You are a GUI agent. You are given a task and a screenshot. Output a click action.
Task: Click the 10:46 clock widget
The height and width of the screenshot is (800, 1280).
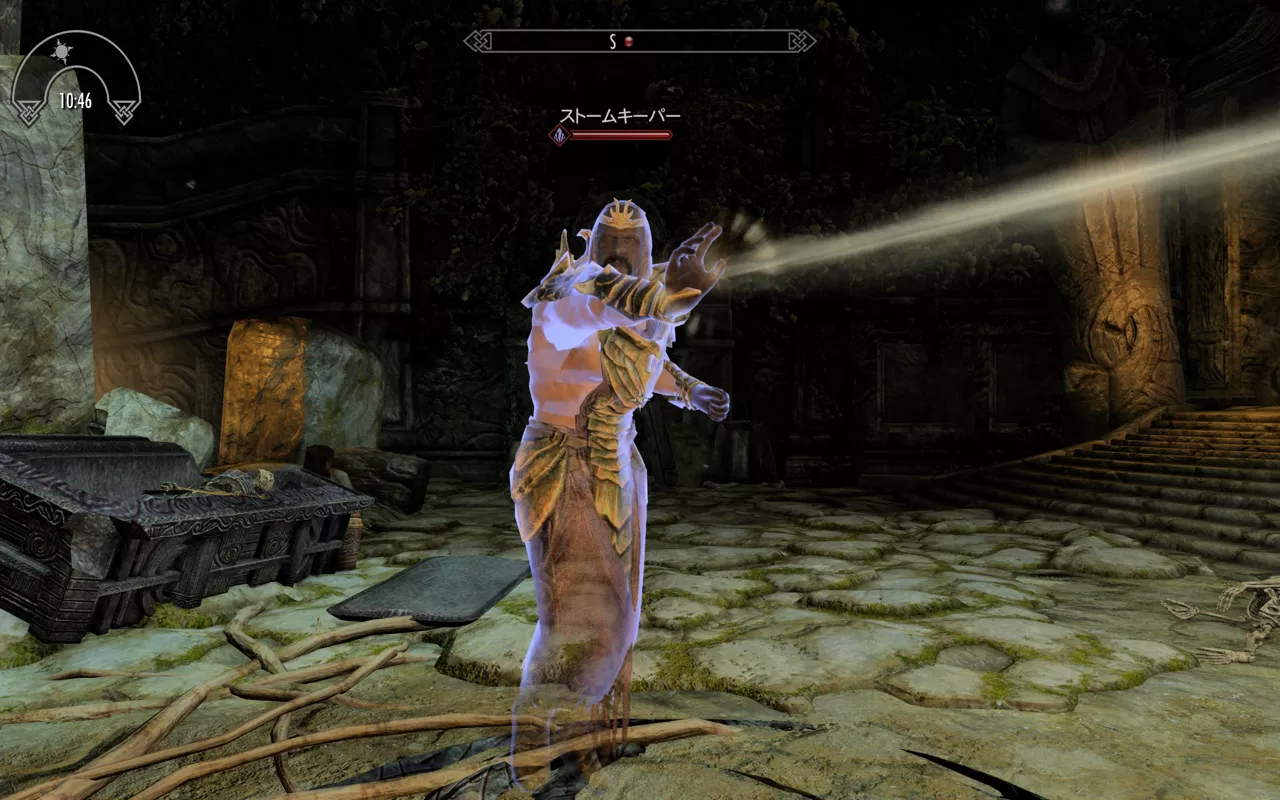click(x=75, y=100)
